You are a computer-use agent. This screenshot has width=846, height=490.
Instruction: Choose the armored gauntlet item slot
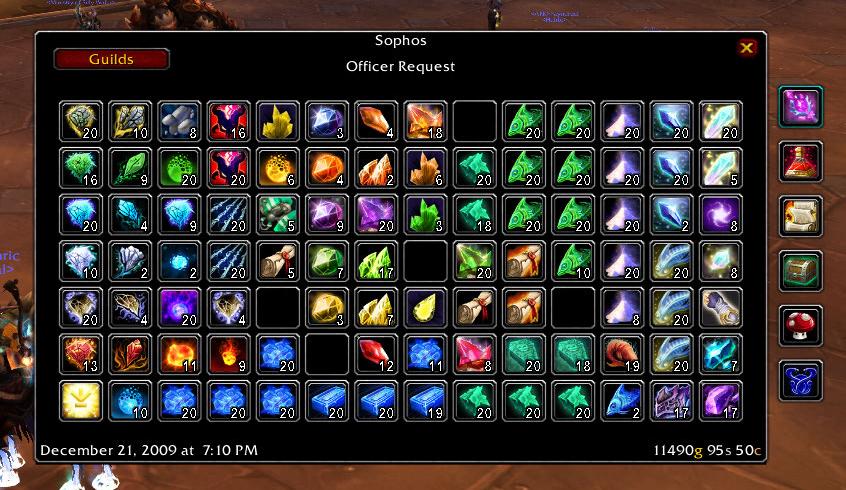click(720, 307)
